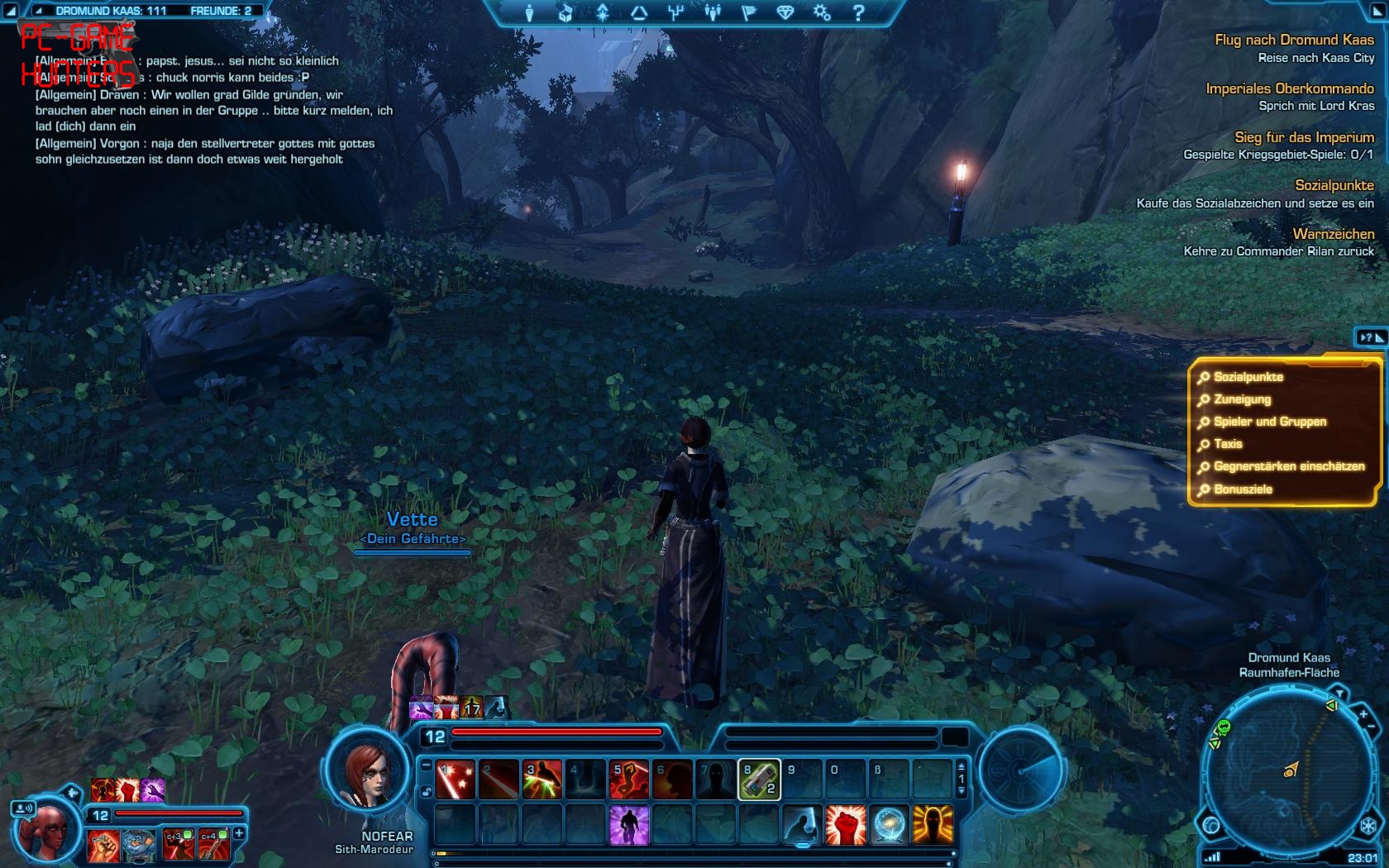Open the Gegnerstärken einschätzen entry
The image size is (1389, 868).
click(x=1288, y=466)
